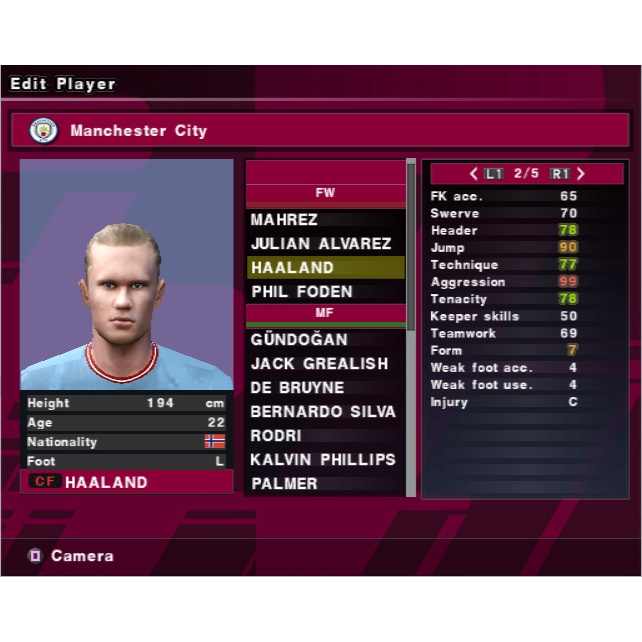
Task: Select the highlighted HAALAND row
Action: 325,268
